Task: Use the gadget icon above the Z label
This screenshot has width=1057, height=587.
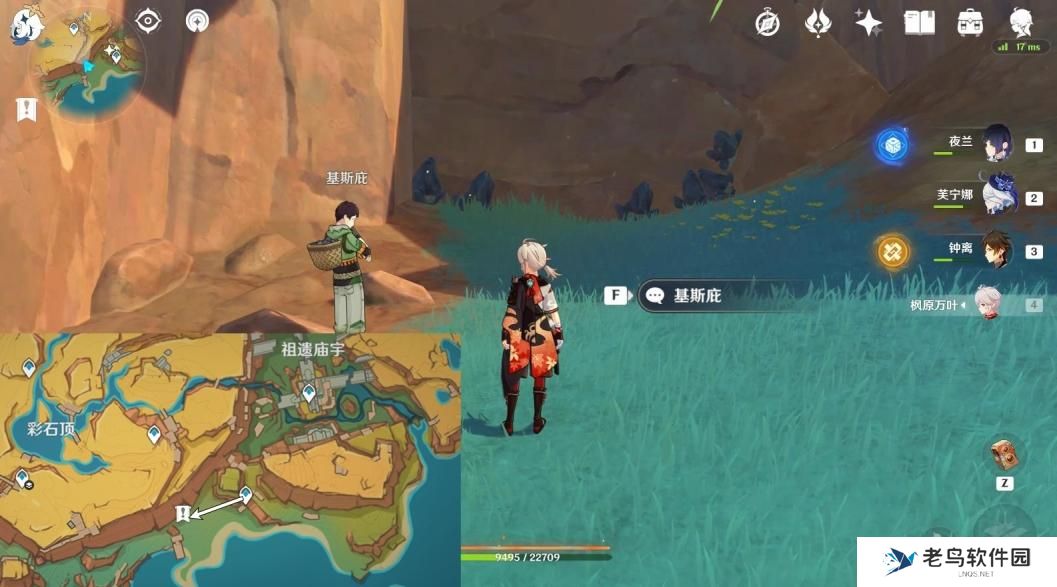Action: tap(1004, 455)
